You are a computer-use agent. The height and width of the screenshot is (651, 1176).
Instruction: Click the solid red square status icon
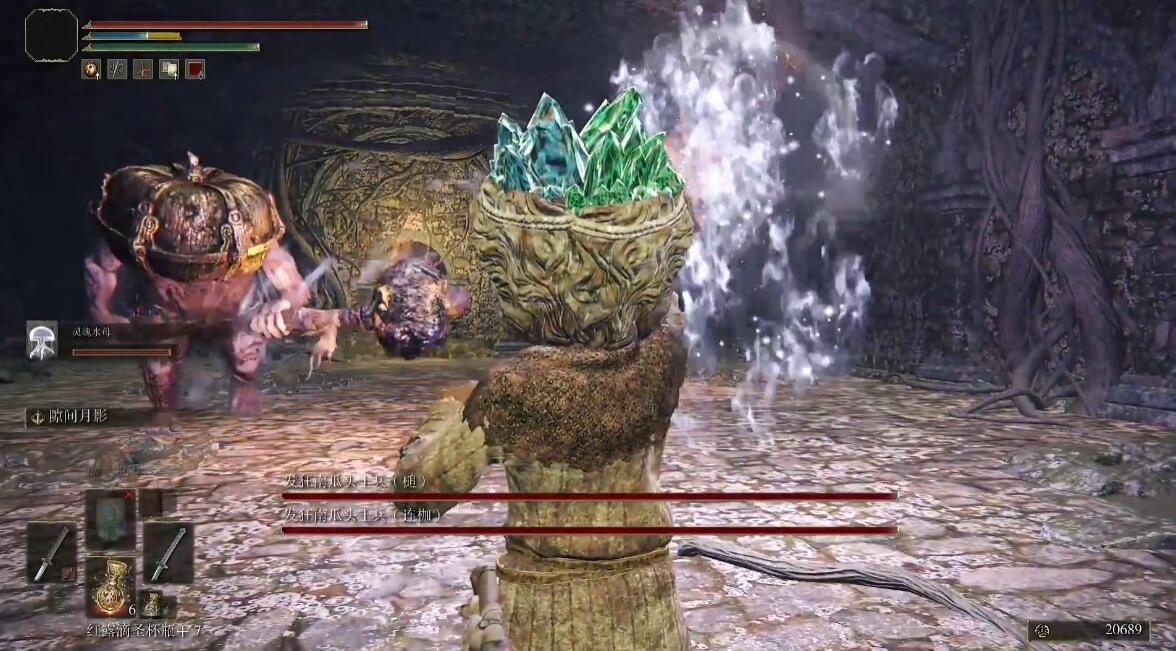[x=195, y=69]
